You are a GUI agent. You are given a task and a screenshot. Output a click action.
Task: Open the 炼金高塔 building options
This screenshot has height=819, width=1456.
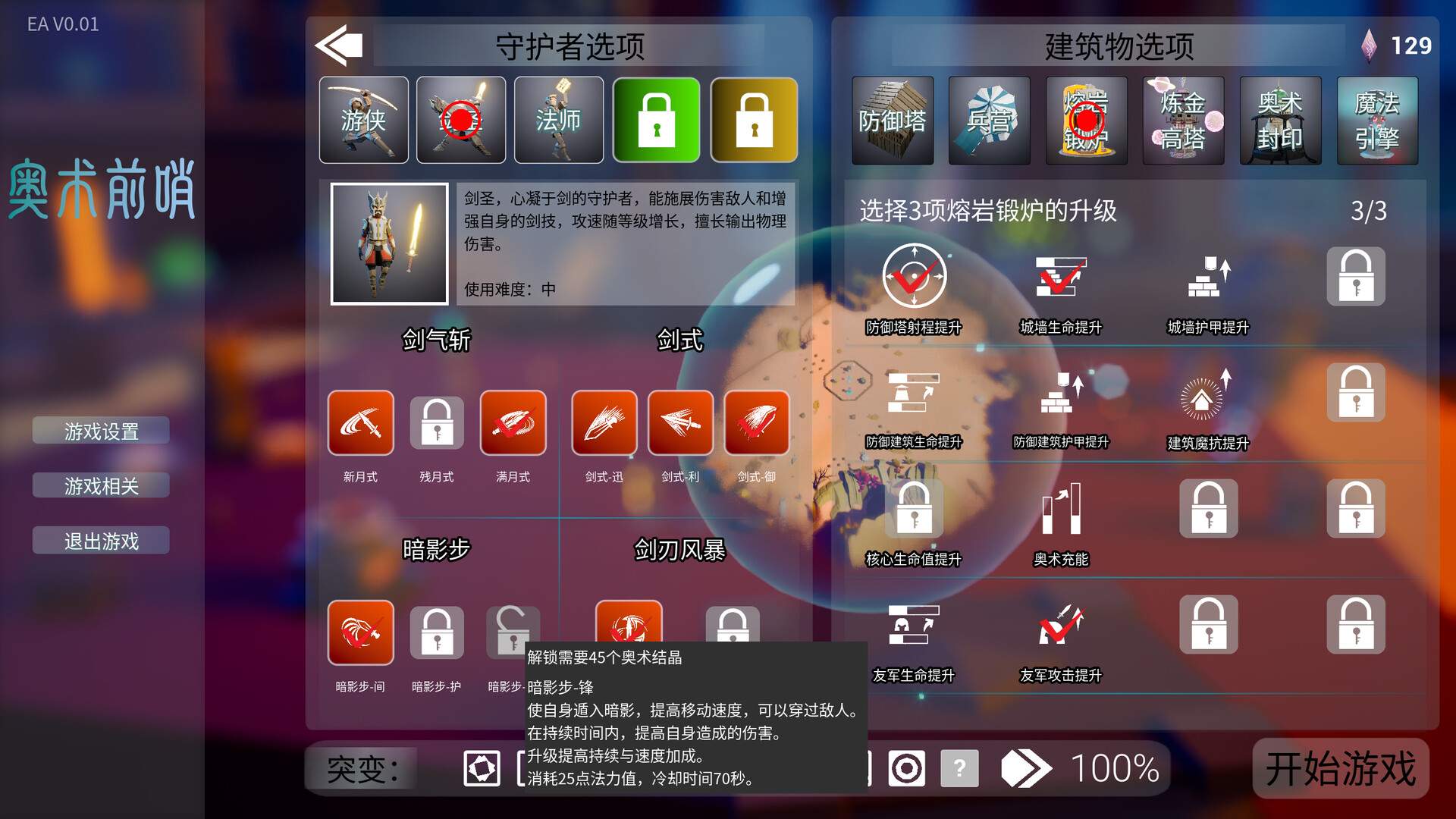point(1183,120)
